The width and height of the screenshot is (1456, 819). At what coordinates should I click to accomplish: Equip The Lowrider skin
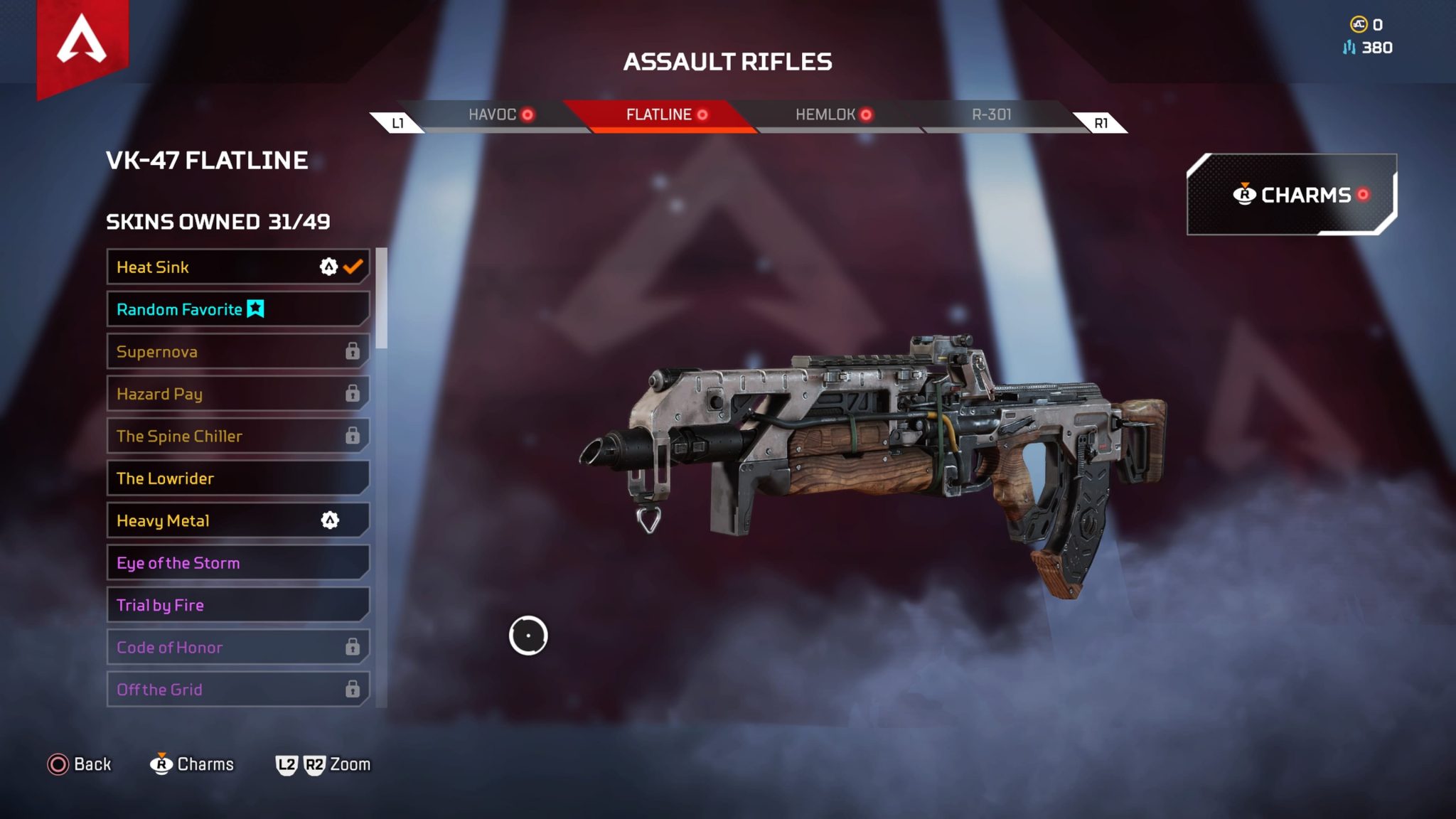(237, 478)
